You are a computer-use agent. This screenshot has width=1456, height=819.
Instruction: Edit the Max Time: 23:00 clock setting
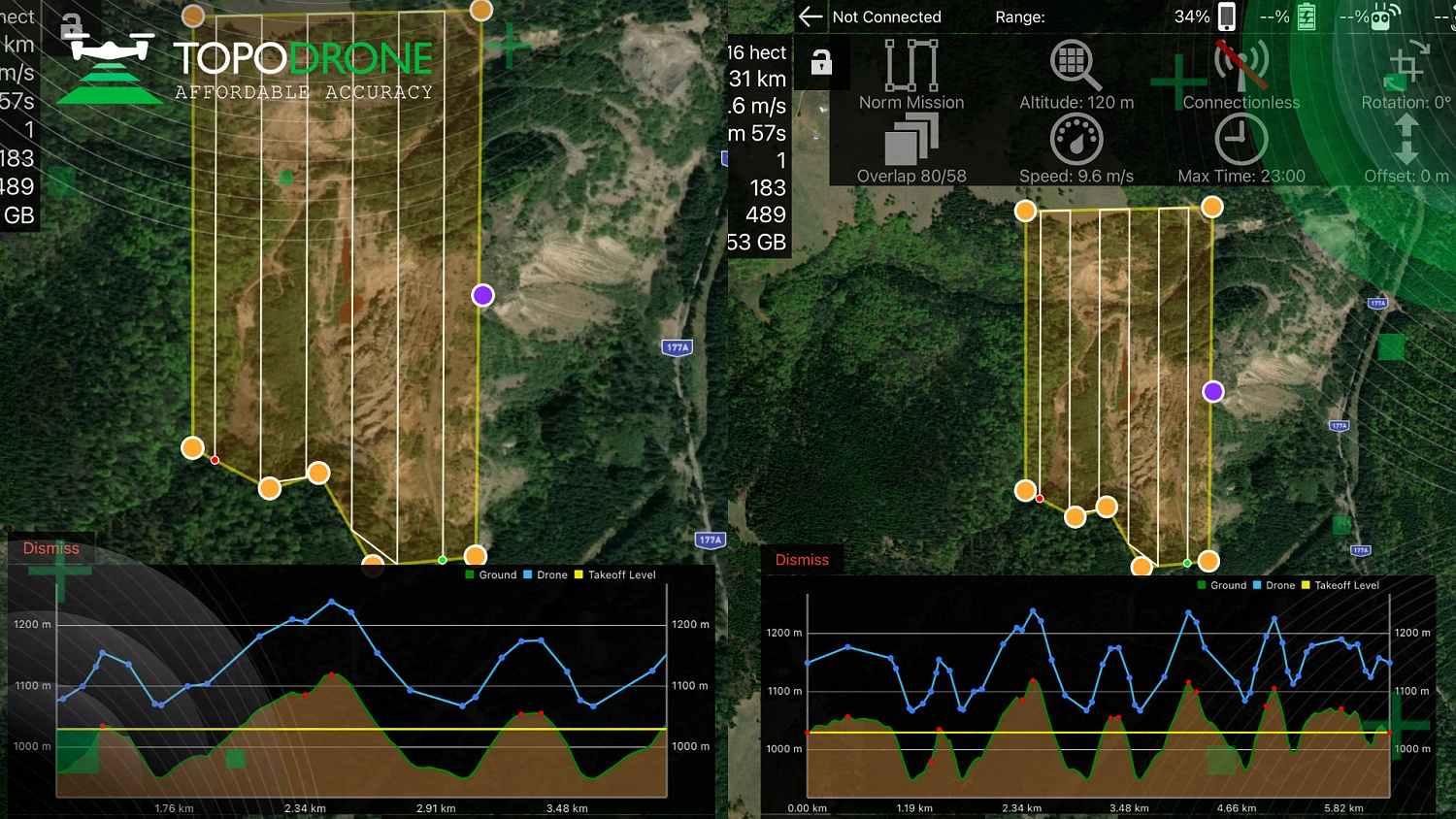click(1241, 140)
